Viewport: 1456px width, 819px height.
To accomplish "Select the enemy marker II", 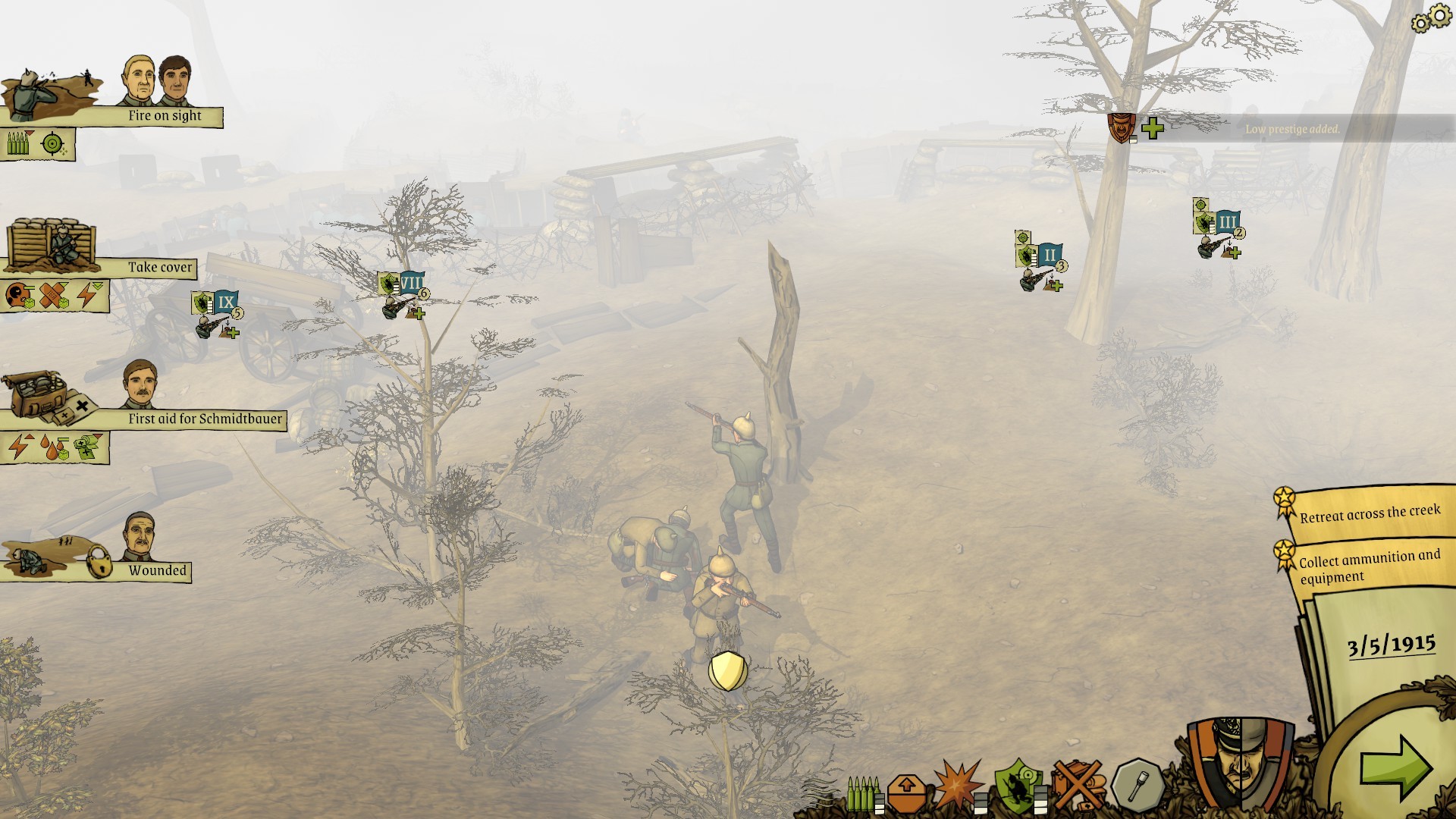I will (x=1049, y=255).
